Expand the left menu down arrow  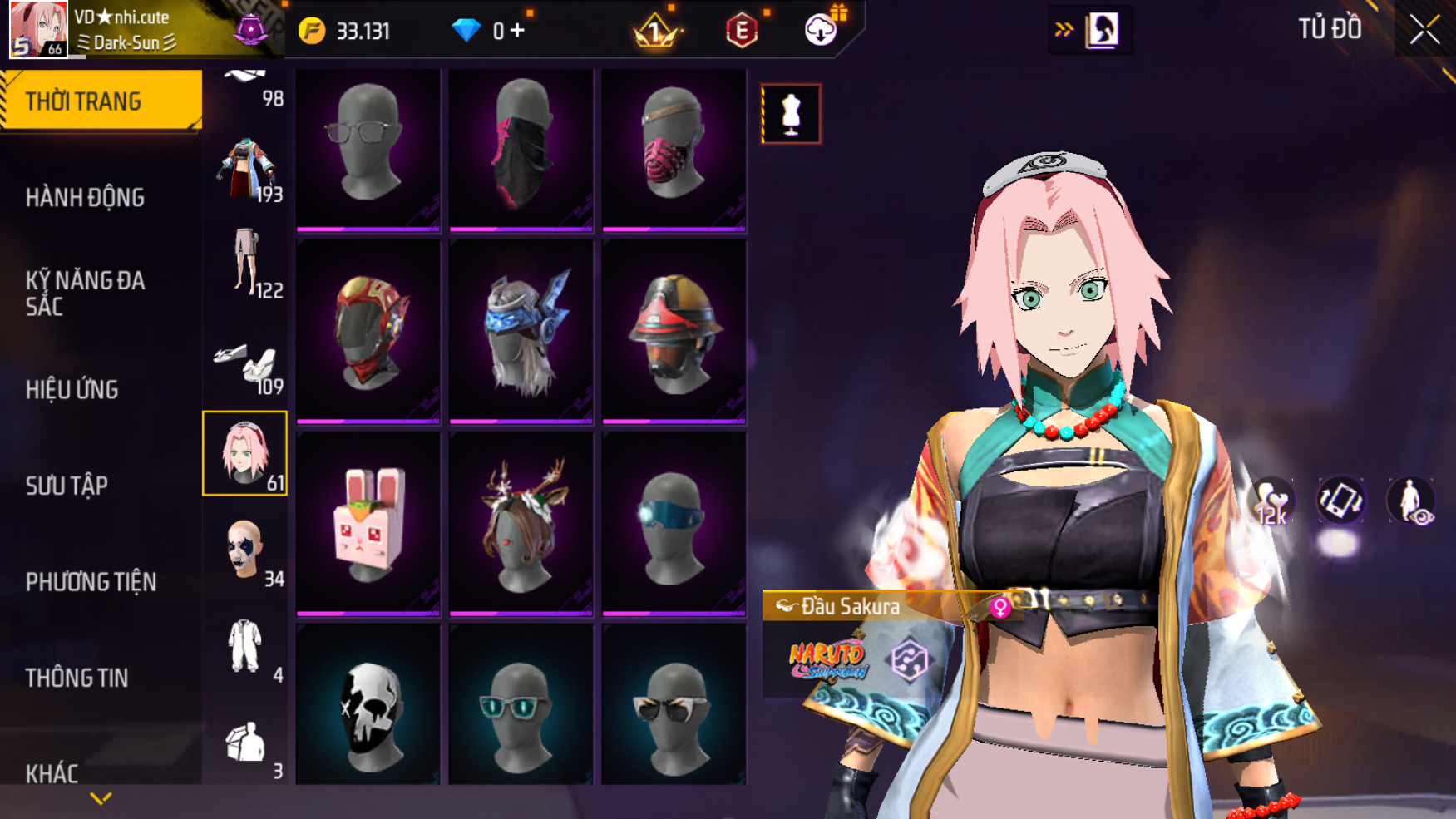coord(101,799)
